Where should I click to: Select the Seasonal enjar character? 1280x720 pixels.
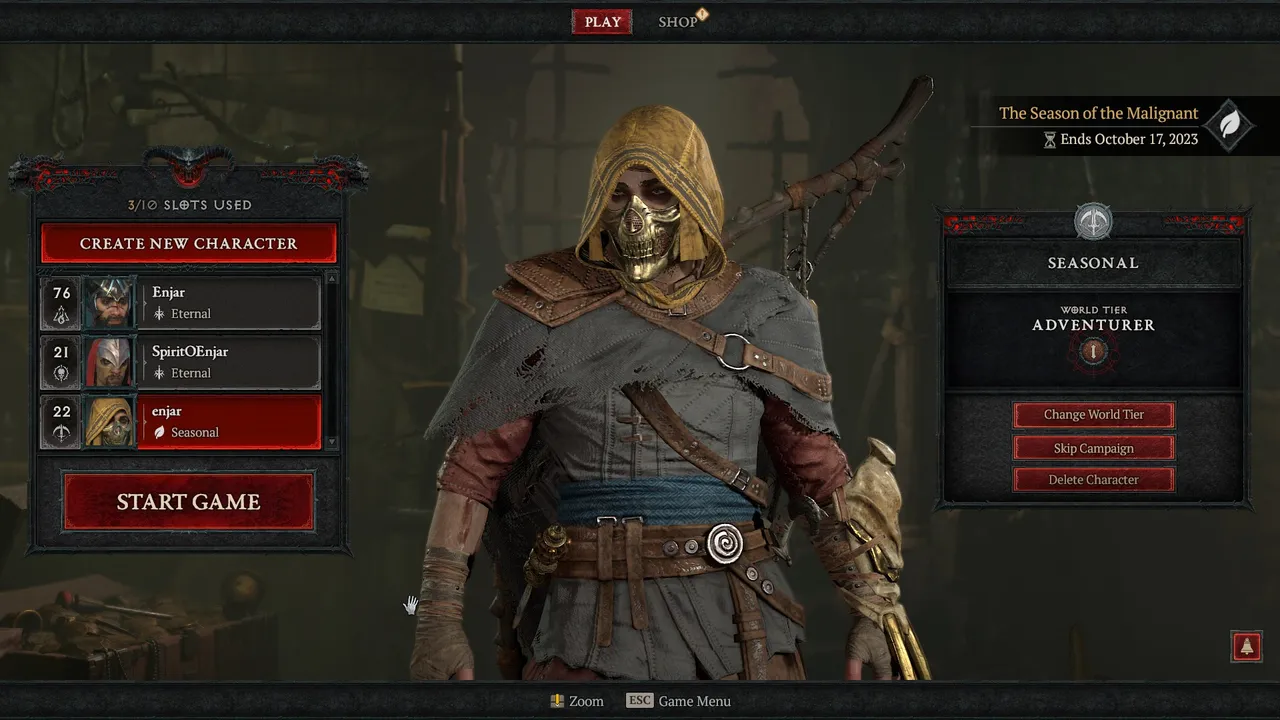point(181,422)
